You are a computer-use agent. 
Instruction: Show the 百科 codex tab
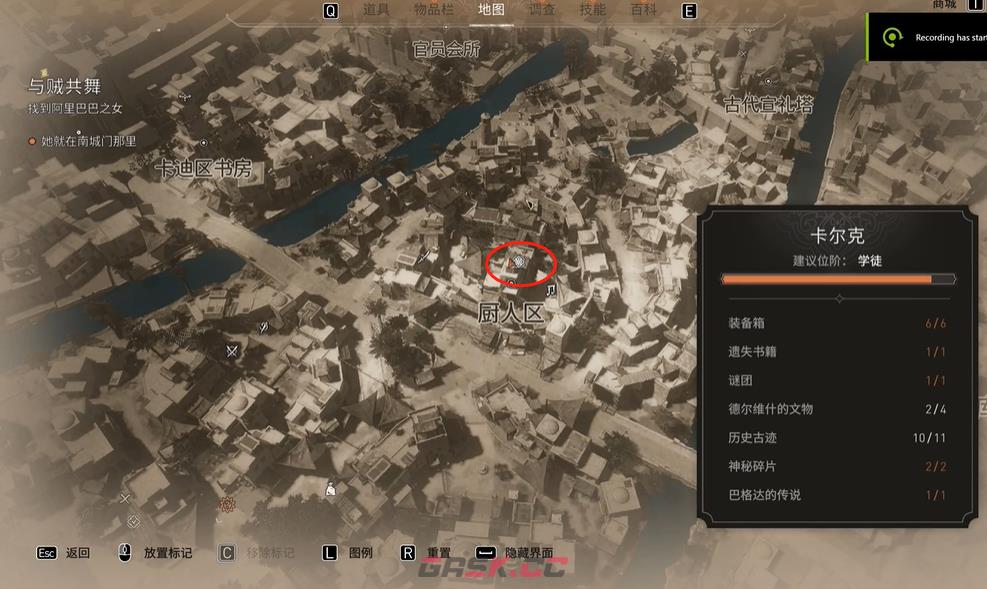[x=644, y=10]
